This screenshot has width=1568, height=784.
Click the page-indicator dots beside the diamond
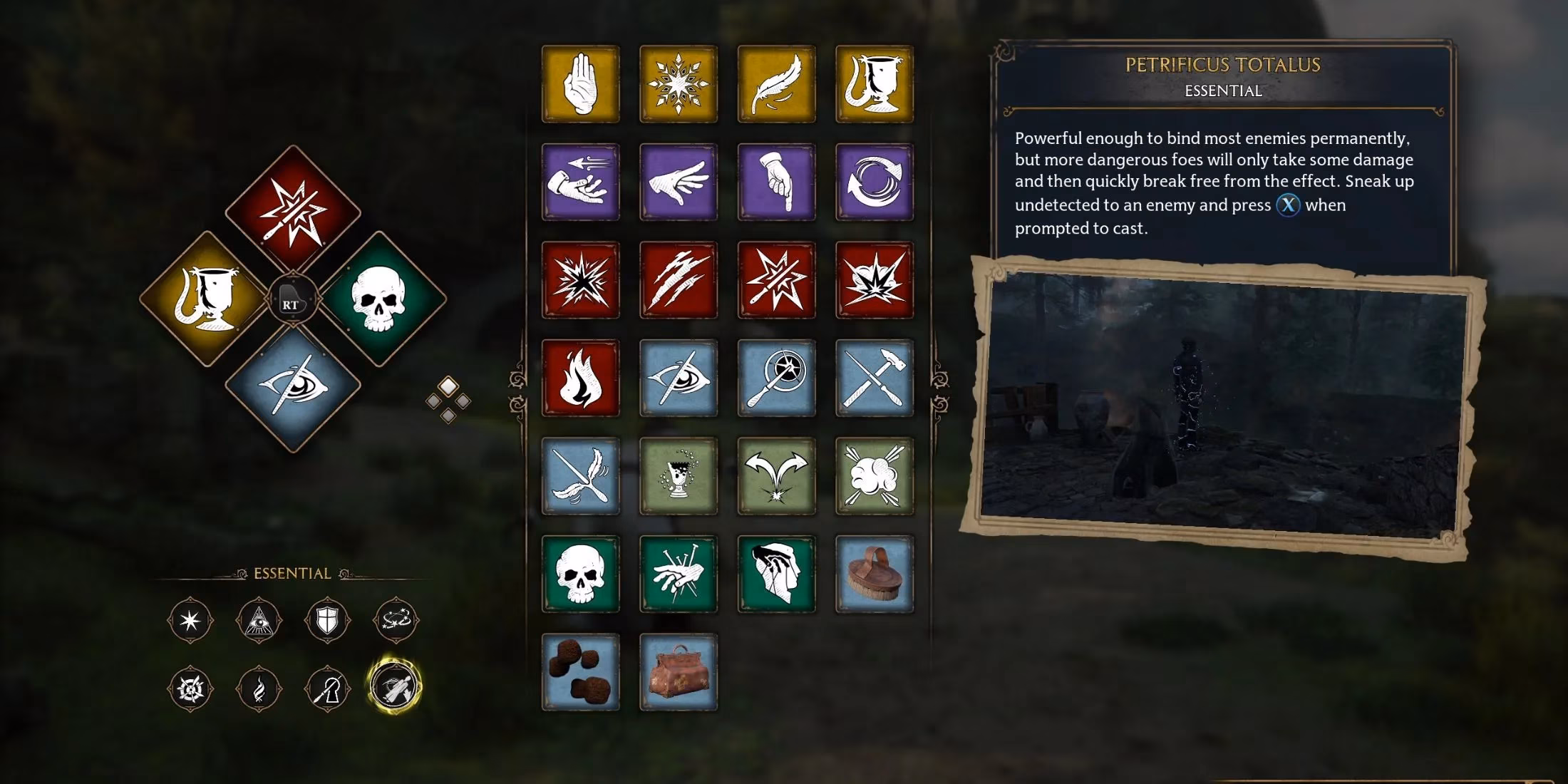(x=449, y=399)
